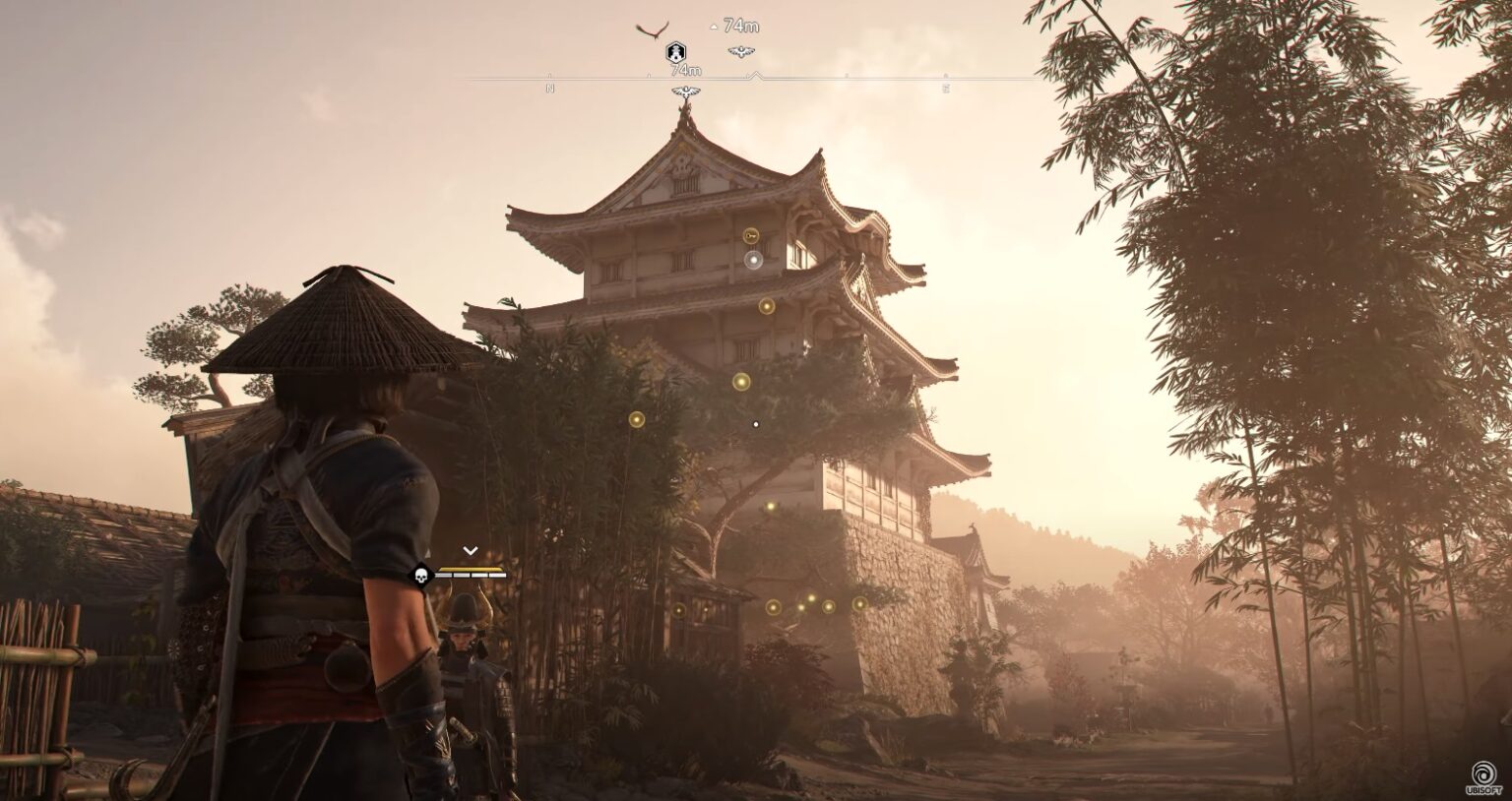Viewport: 1512px width, 801px height.
Task: Click the yellow armor bar above the health segments
Action: (x=471, y=569)
